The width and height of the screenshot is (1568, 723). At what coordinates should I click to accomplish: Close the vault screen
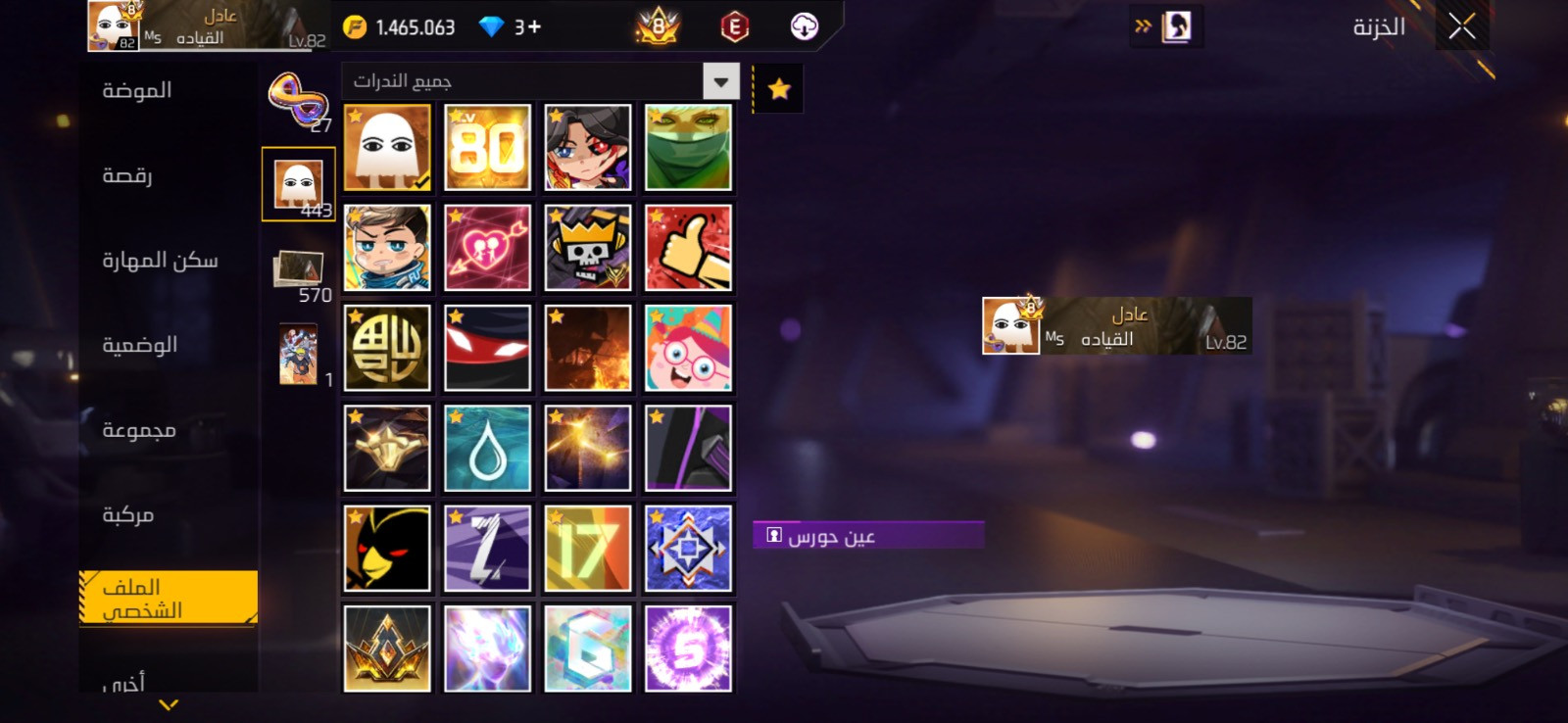click(x=1461, y=26)
